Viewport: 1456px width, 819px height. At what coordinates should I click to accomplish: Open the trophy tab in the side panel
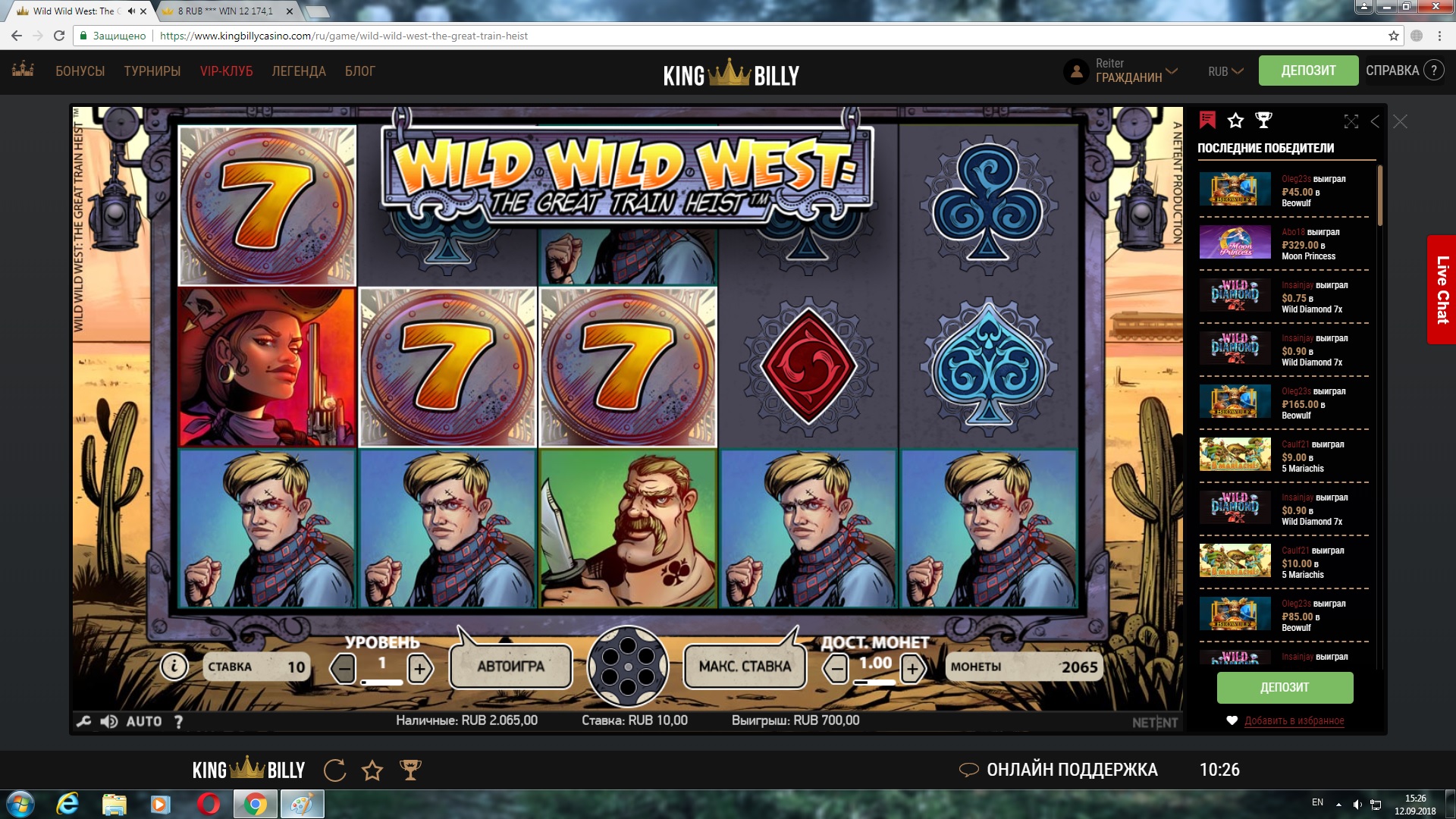[1263, 120]
